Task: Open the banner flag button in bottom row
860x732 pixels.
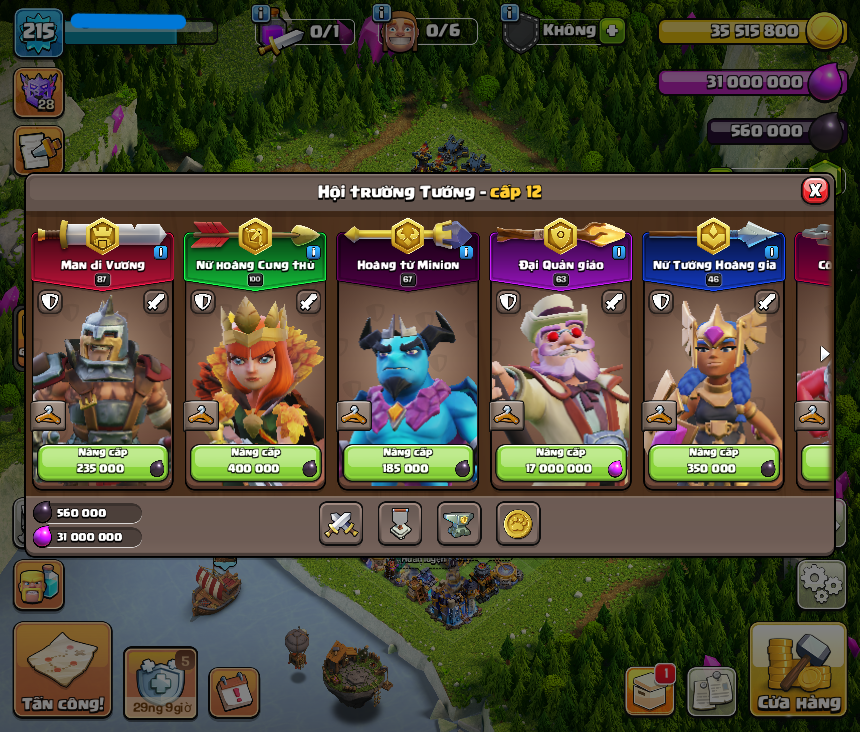Action: coord(400,524)
